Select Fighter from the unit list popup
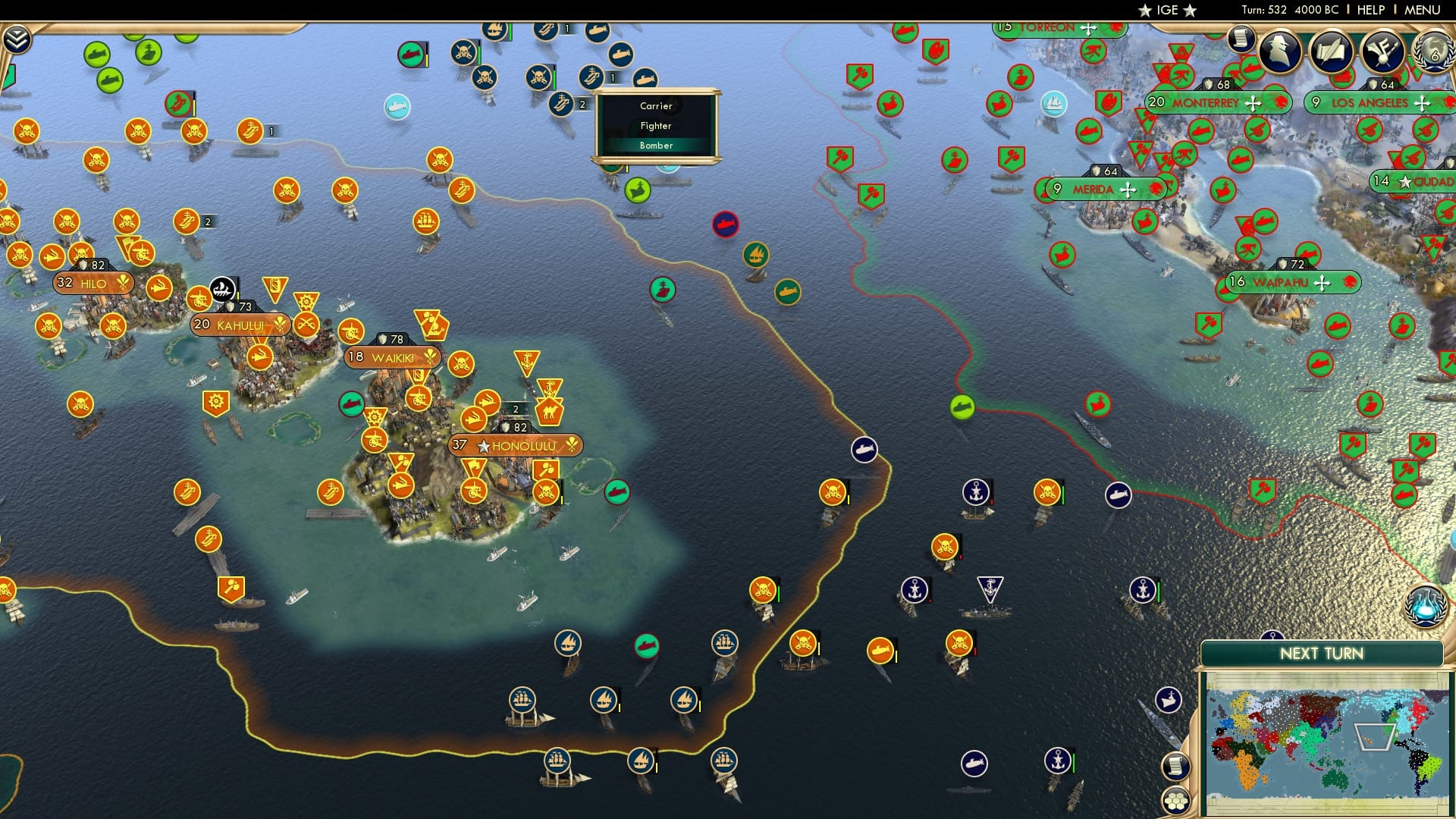1456x819 pixels. click(x=655, y=126)
